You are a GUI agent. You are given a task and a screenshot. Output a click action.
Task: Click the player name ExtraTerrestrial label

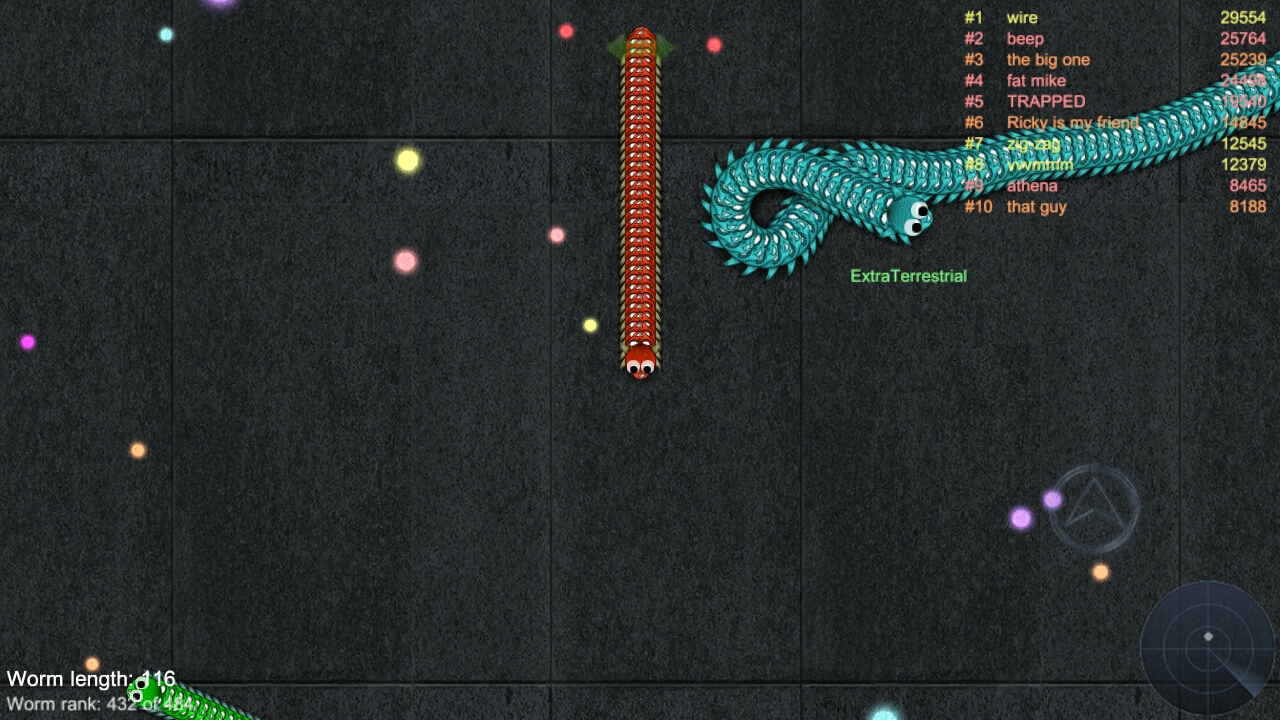pos(907,275)
